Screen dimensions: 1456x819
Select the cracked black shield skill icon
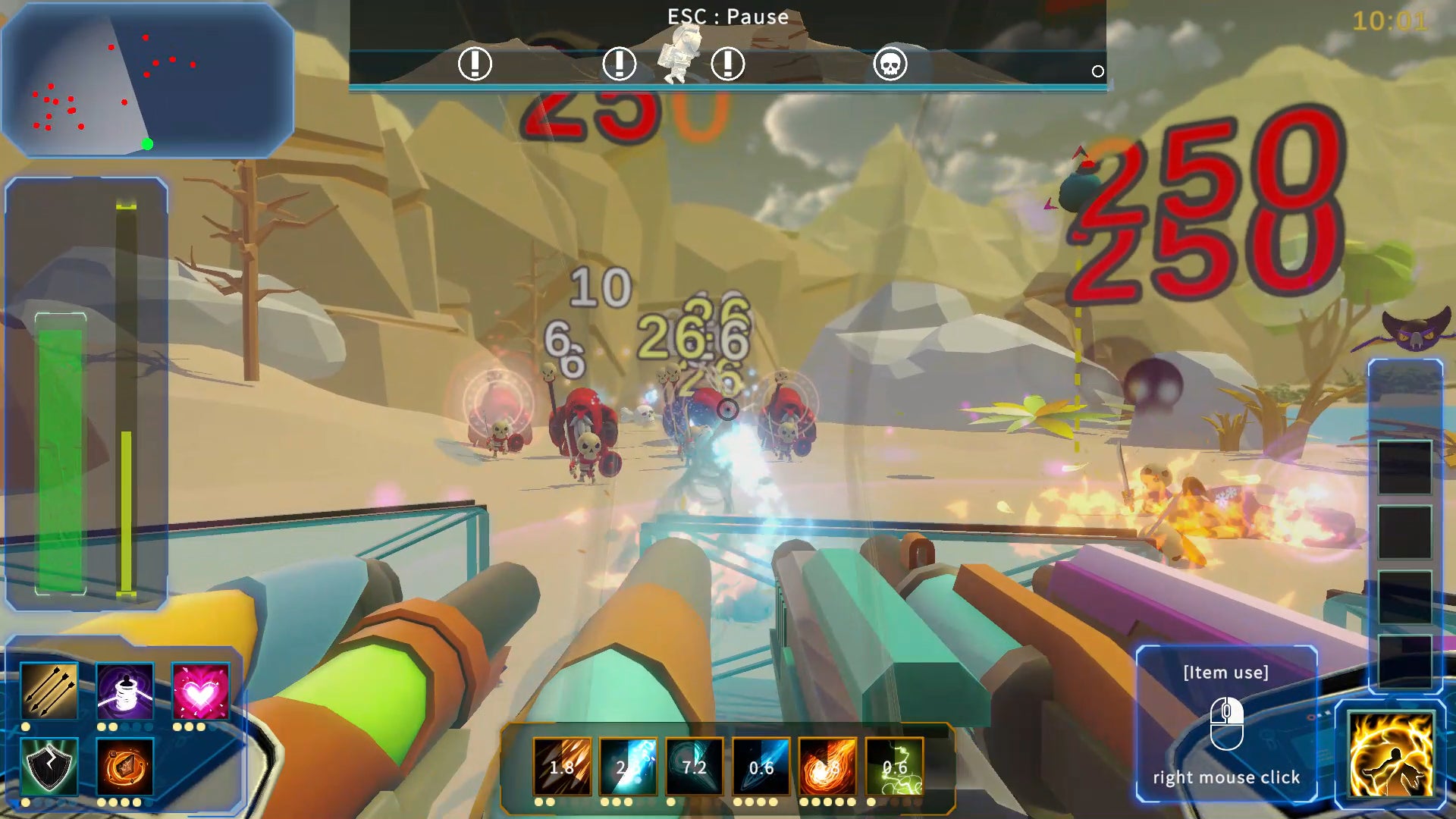49,766
